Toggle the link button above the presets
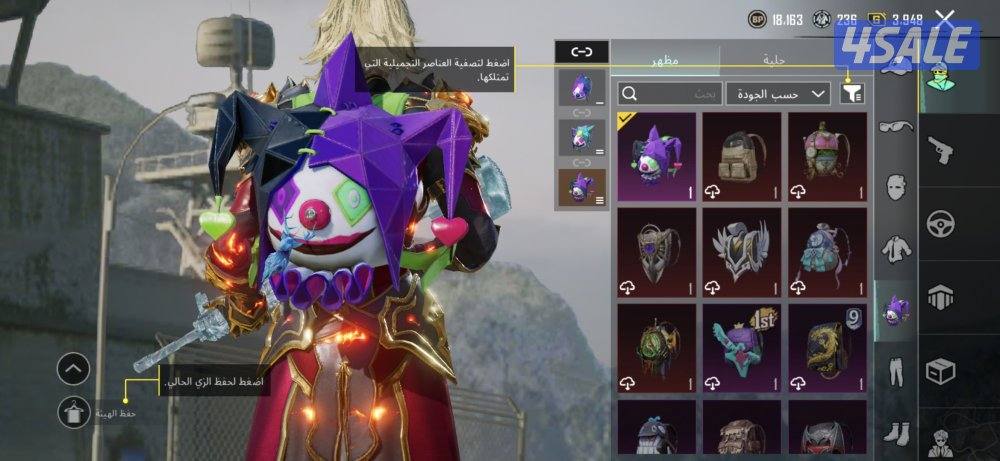 [581, 51]
